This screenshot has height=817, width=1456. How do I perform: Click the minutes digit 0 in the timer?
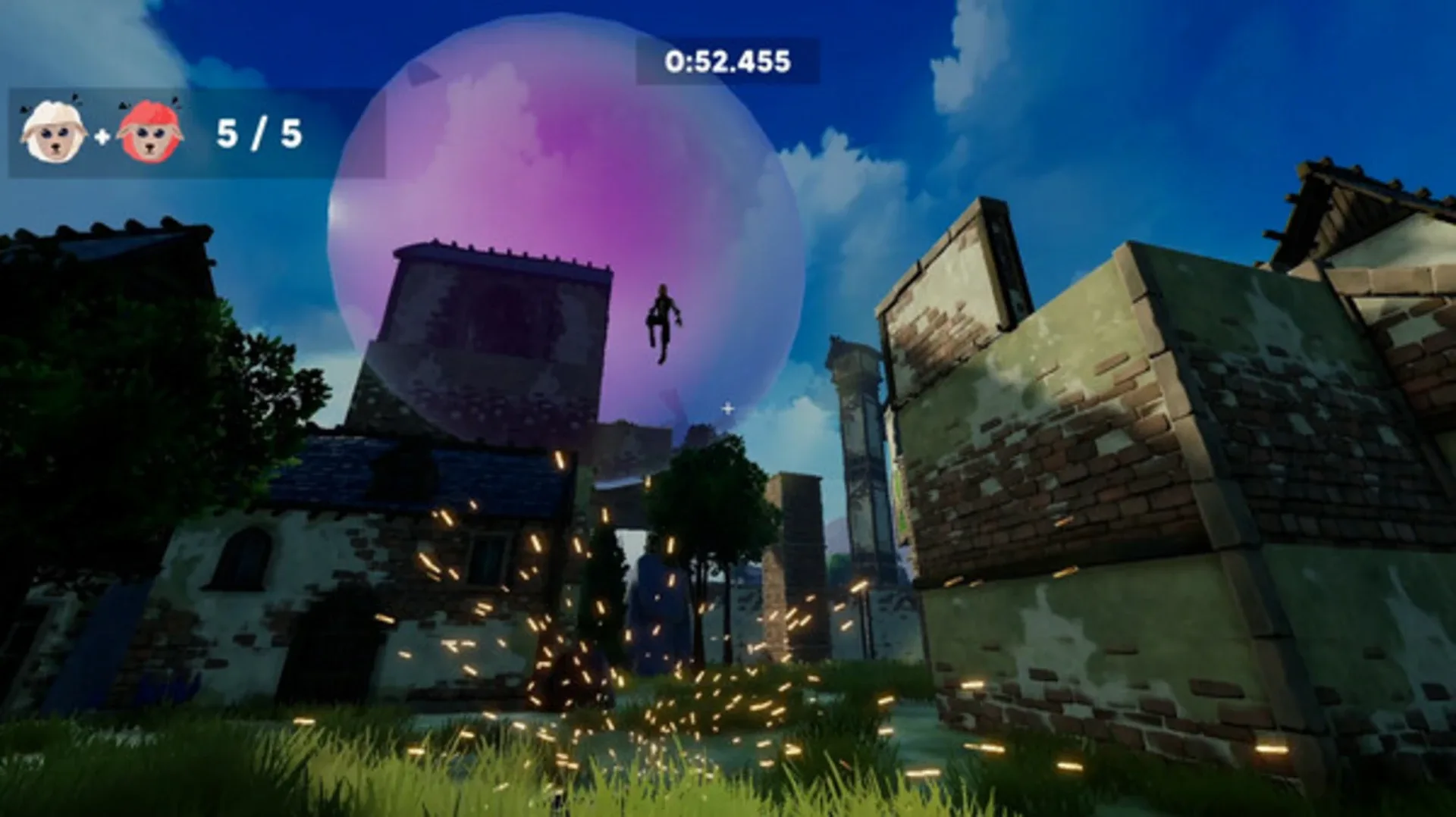click(x=676, y=61)
